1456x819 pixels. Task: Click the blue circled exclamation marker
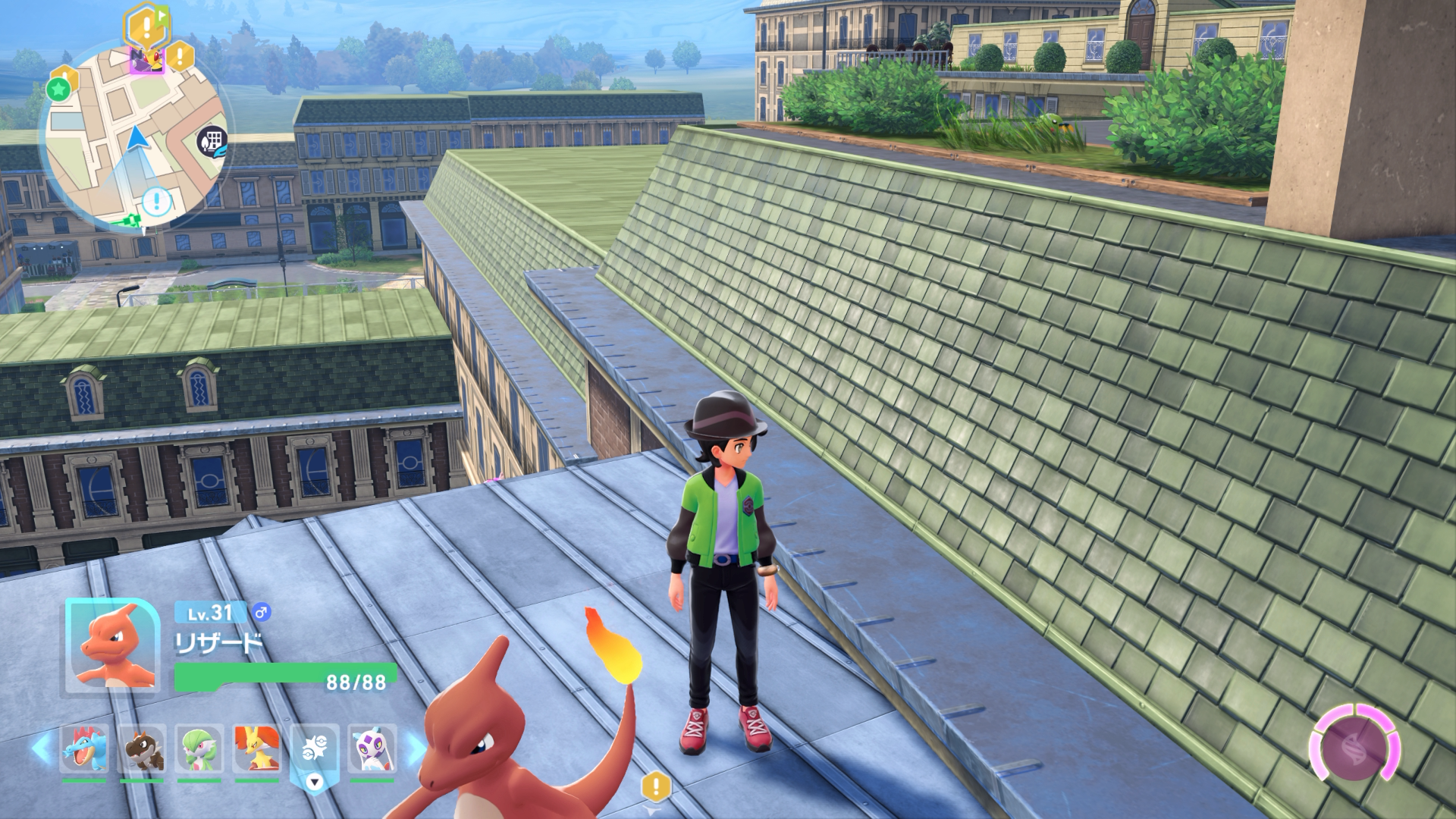[157, 201]
